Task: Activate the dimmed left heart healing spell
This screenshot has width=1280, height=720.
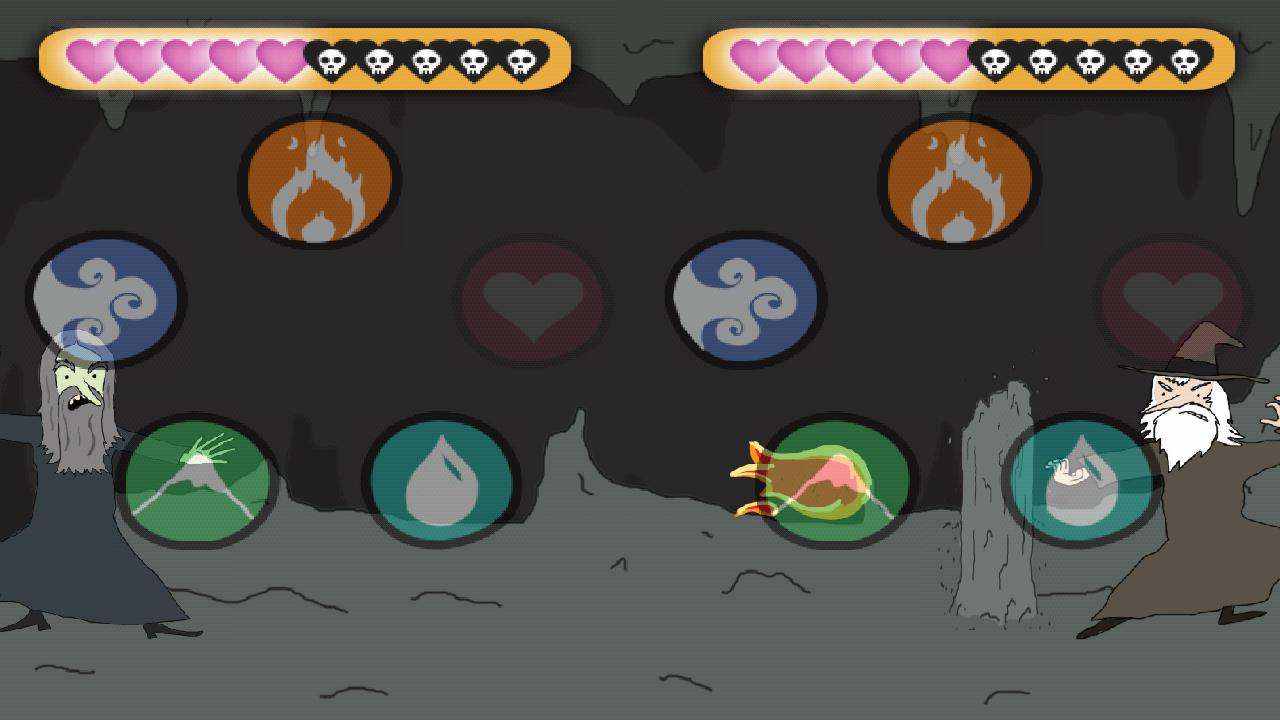Action: coord(533,300)
